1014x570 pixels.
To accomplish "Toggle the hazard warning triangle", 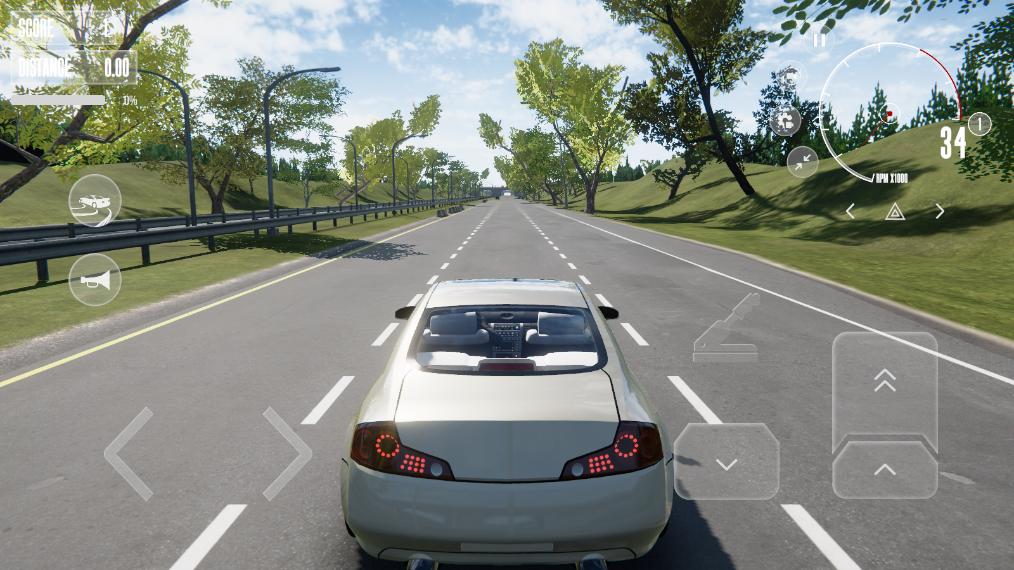I will point(895,211).
